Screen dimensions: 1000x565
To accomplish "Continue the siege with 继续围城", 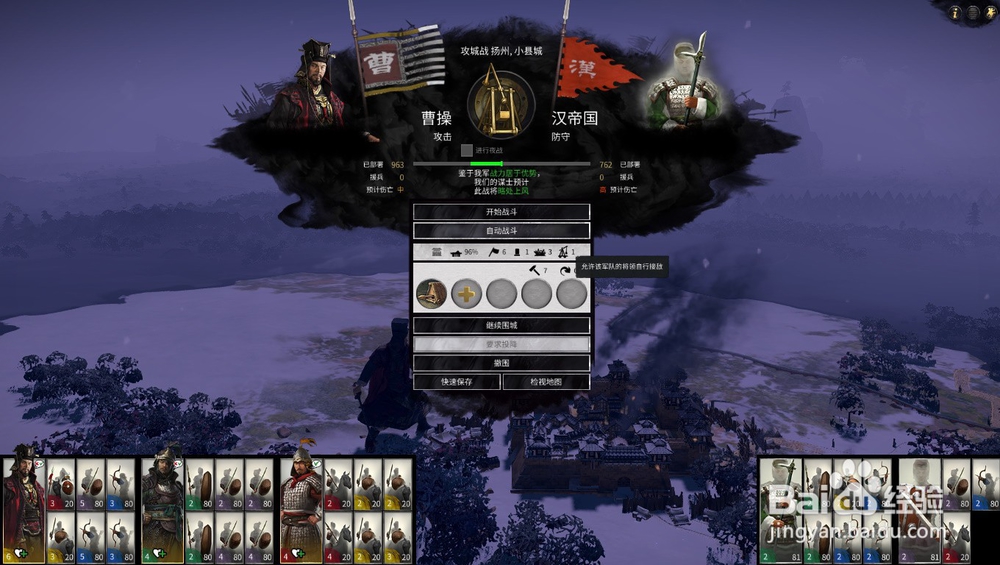I will (501, 326).
